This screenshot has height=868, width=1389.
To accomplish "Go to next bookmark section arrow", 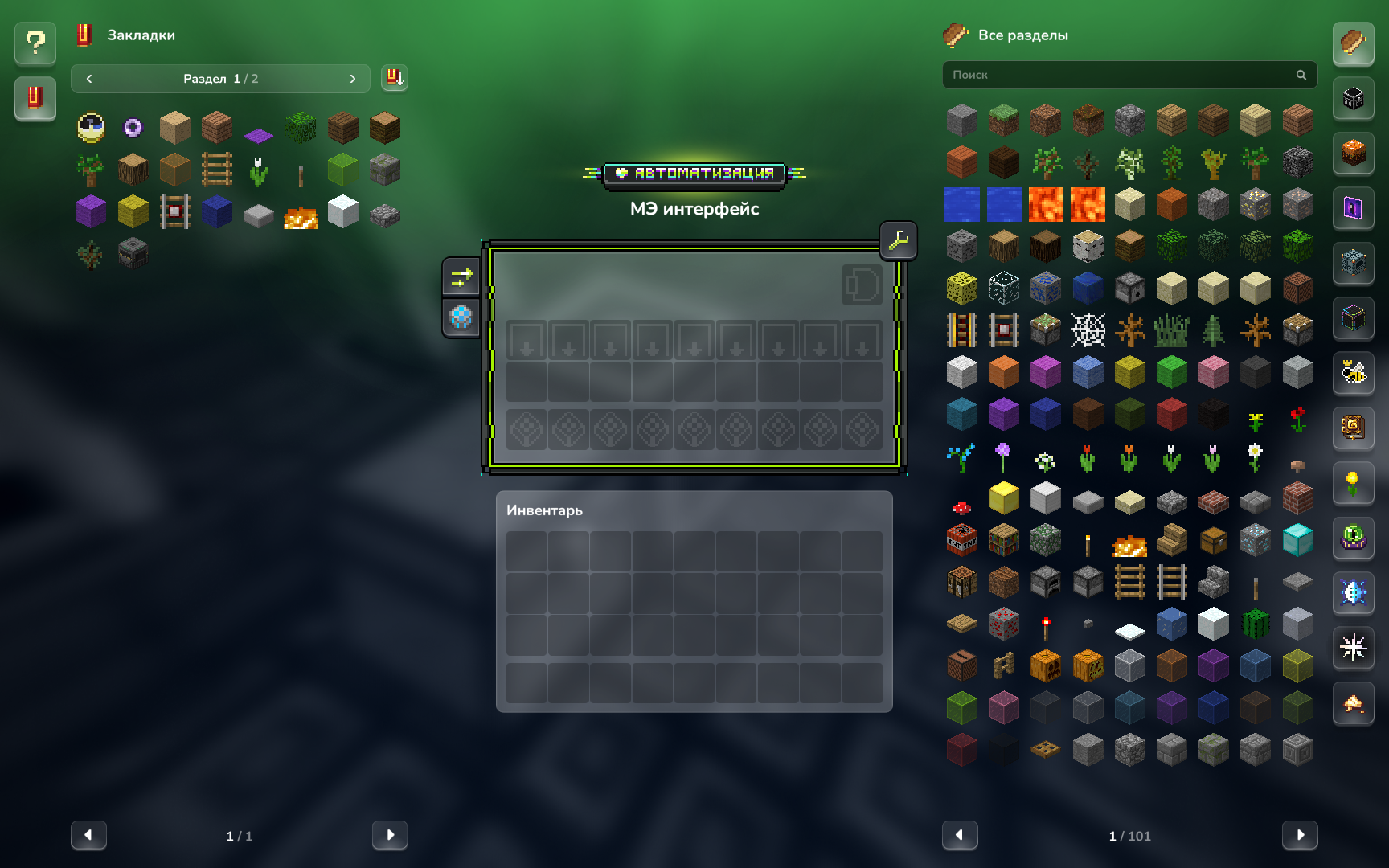I will [x=352, y=79].
